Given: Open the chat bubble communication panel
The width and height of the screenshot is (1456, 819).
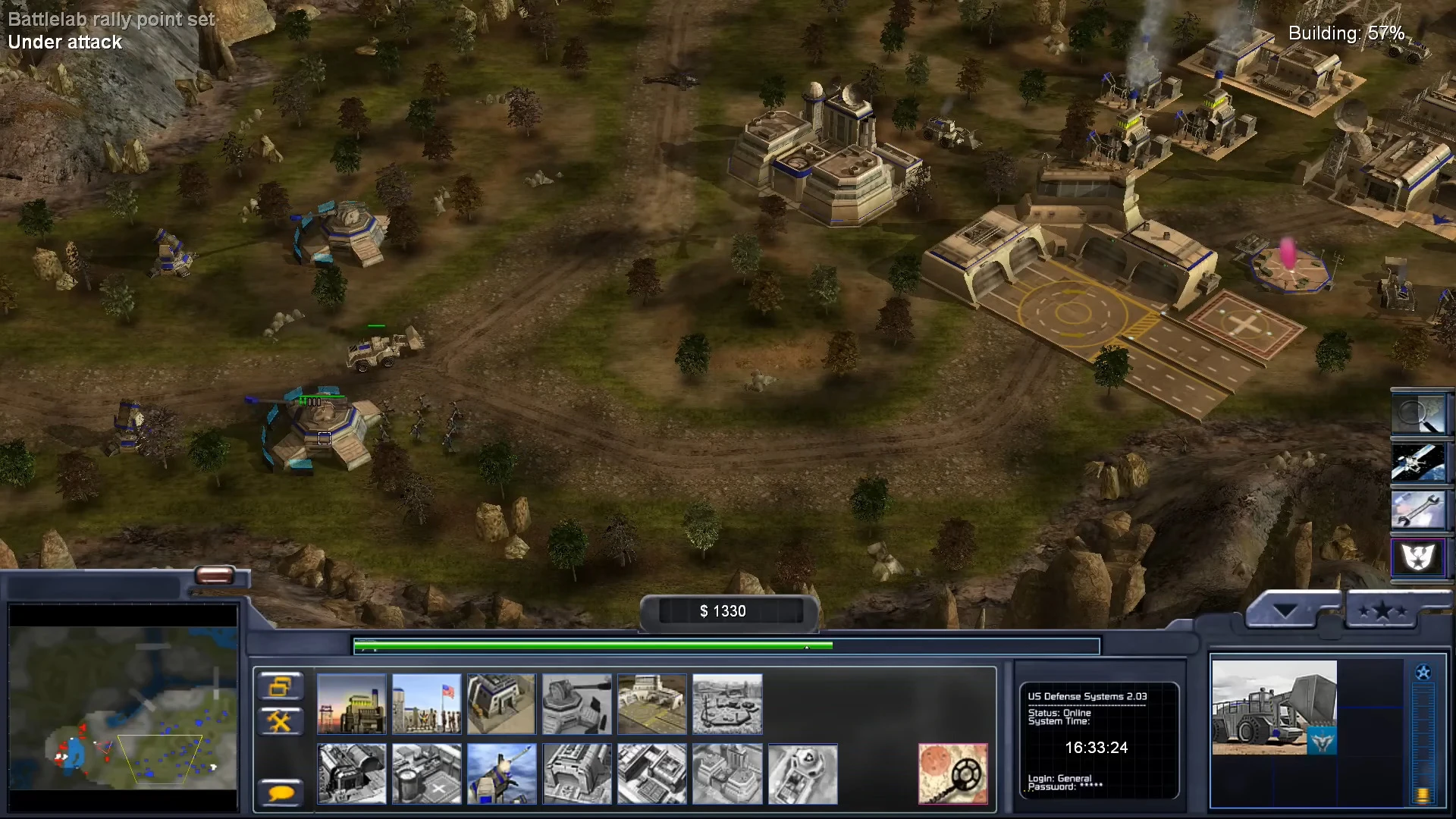Looking at the screenshot, I should (x=281, y=792).
